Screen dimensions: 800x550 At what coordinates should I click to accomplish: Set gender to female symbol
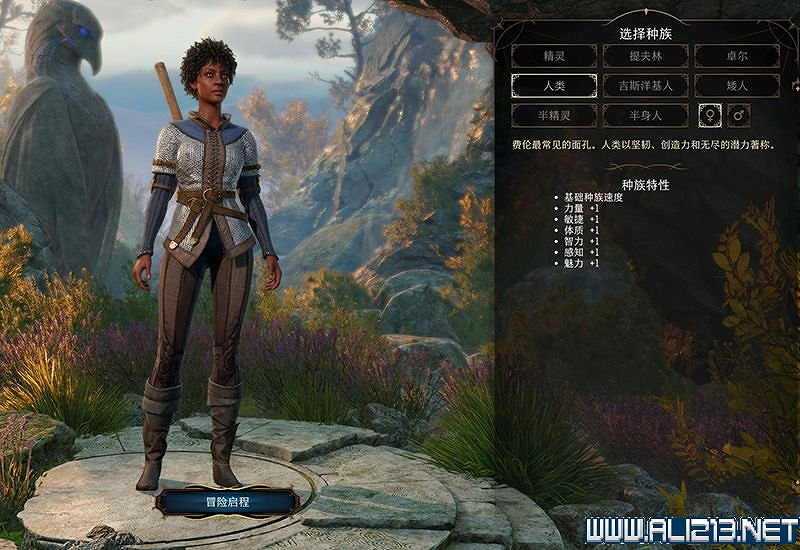pyautogui.click(x=709, y=115)
